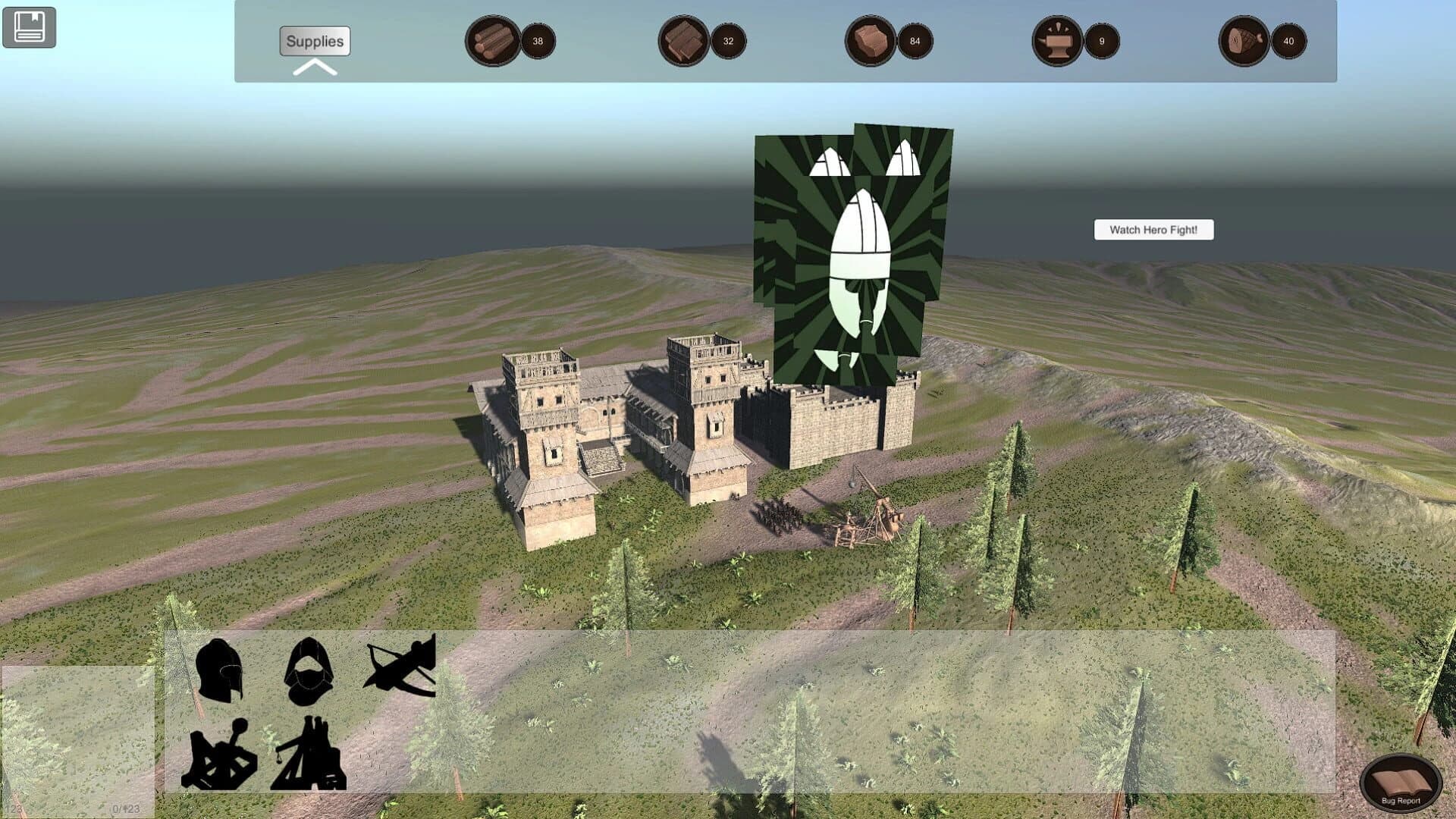Select the food ration resource icon

[1244, 42]
